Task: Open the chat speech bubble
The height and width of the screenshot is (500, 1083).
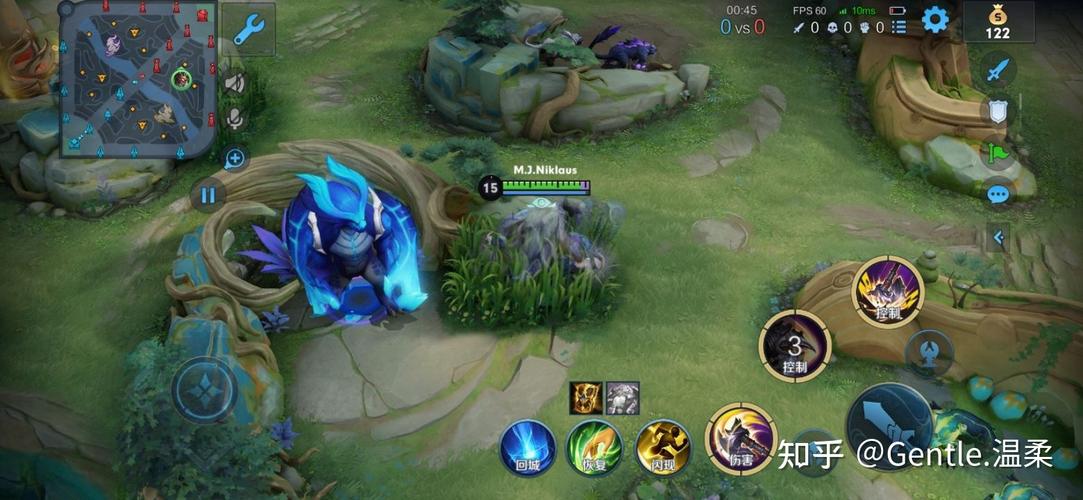Action: [997, 194]
